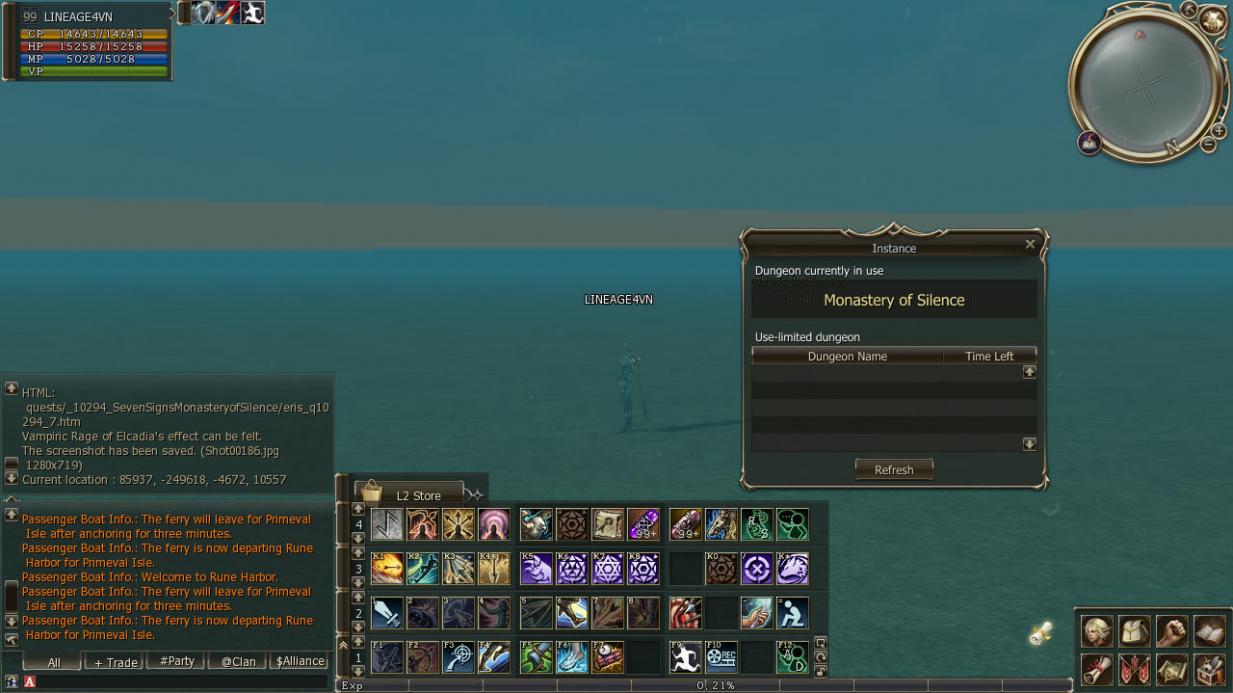Screen dimensions: 1233x693
Task: Open the clan banners menu icon
Action: click(1134, 668)
